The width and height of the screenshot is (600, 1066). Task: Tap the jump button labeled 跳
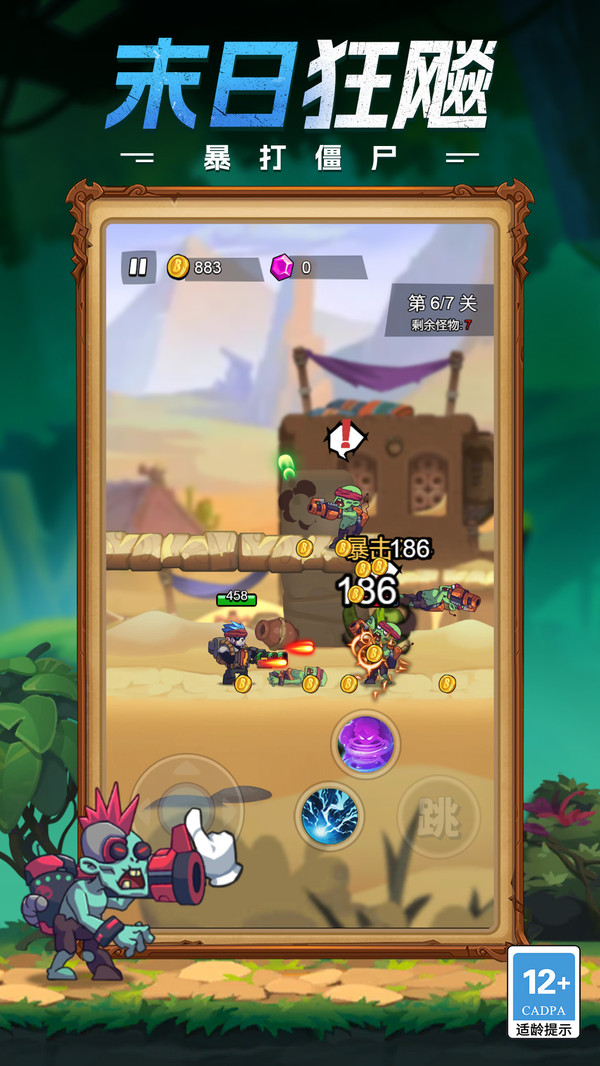pos(438,818)
